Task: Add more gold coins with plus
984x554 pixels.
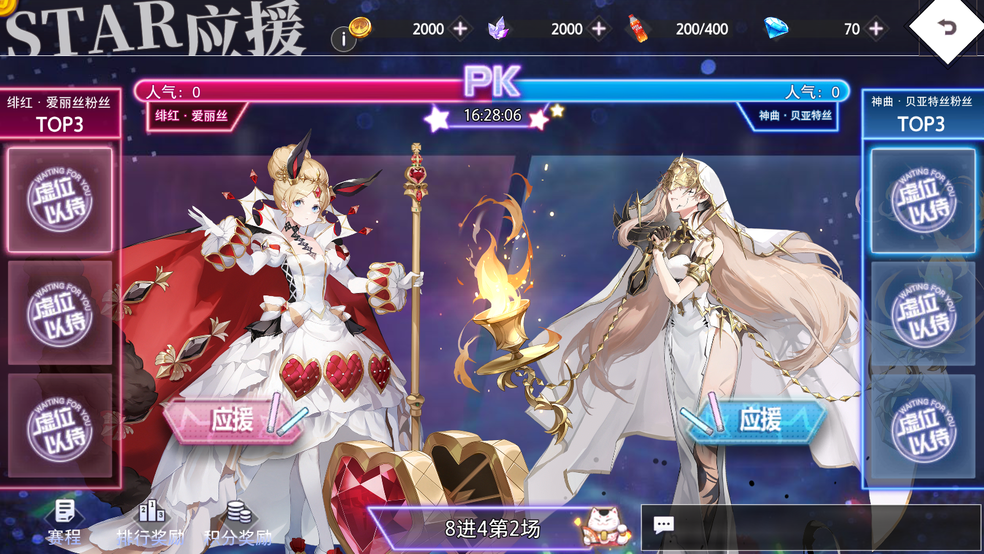Action: pos(460,29)
